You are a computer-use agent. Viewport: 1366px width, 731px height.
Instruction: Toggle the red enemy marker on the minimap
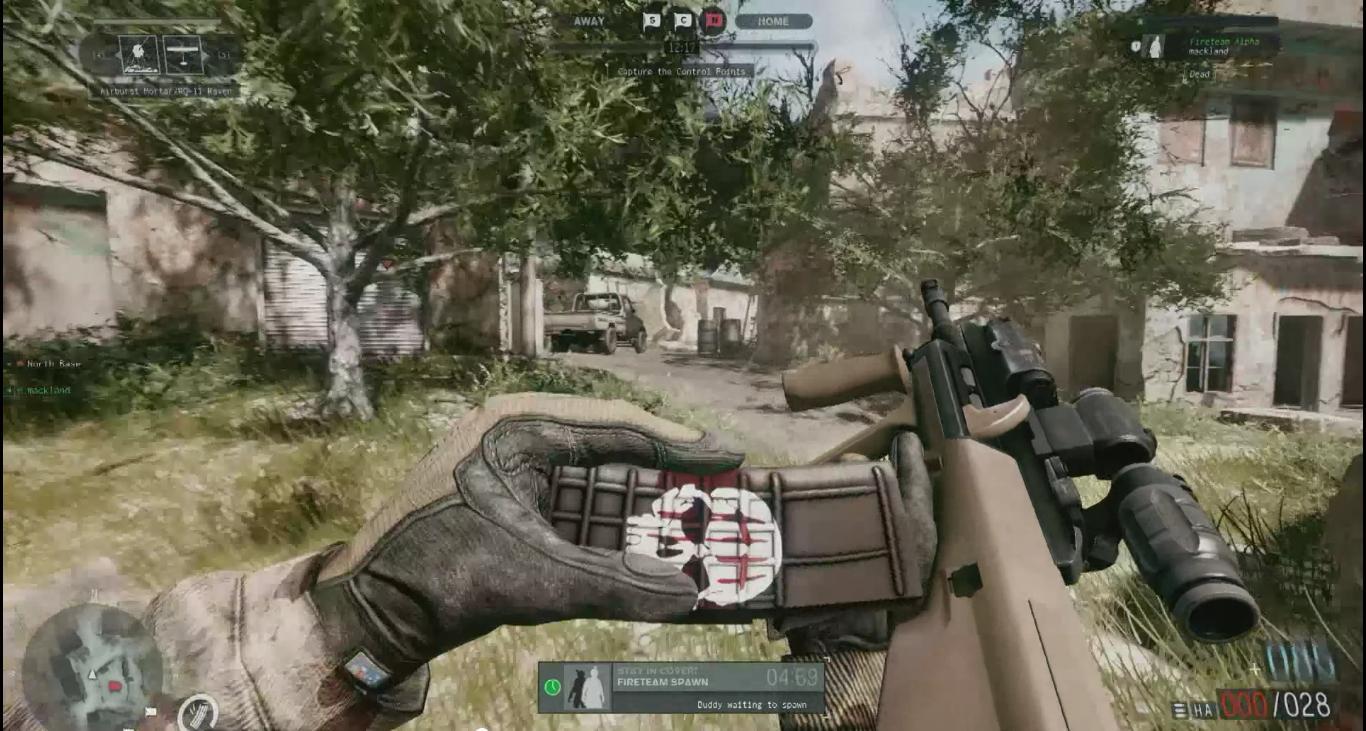click(113, 685)
